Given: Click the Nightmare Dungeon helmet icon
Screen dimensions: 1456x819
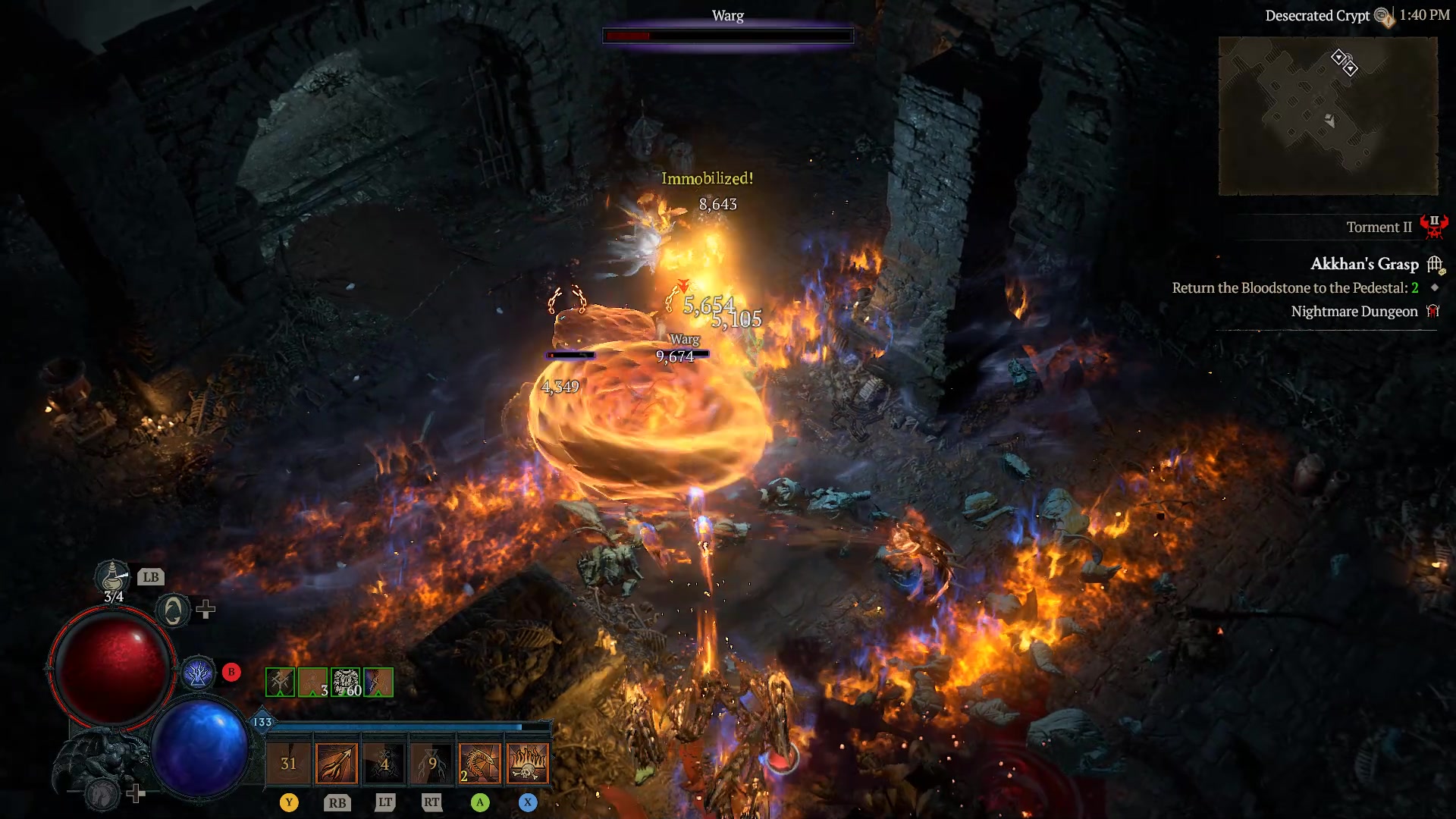Looking at the screenshot, I should [1433, 311].
